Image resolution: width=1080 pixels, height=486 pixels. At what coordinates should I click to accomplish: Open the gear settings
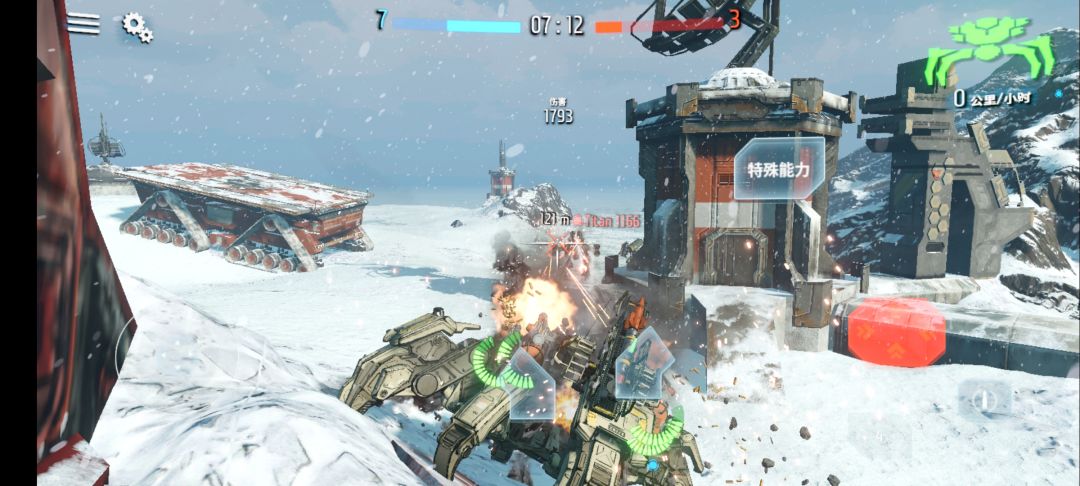point(137,27)
